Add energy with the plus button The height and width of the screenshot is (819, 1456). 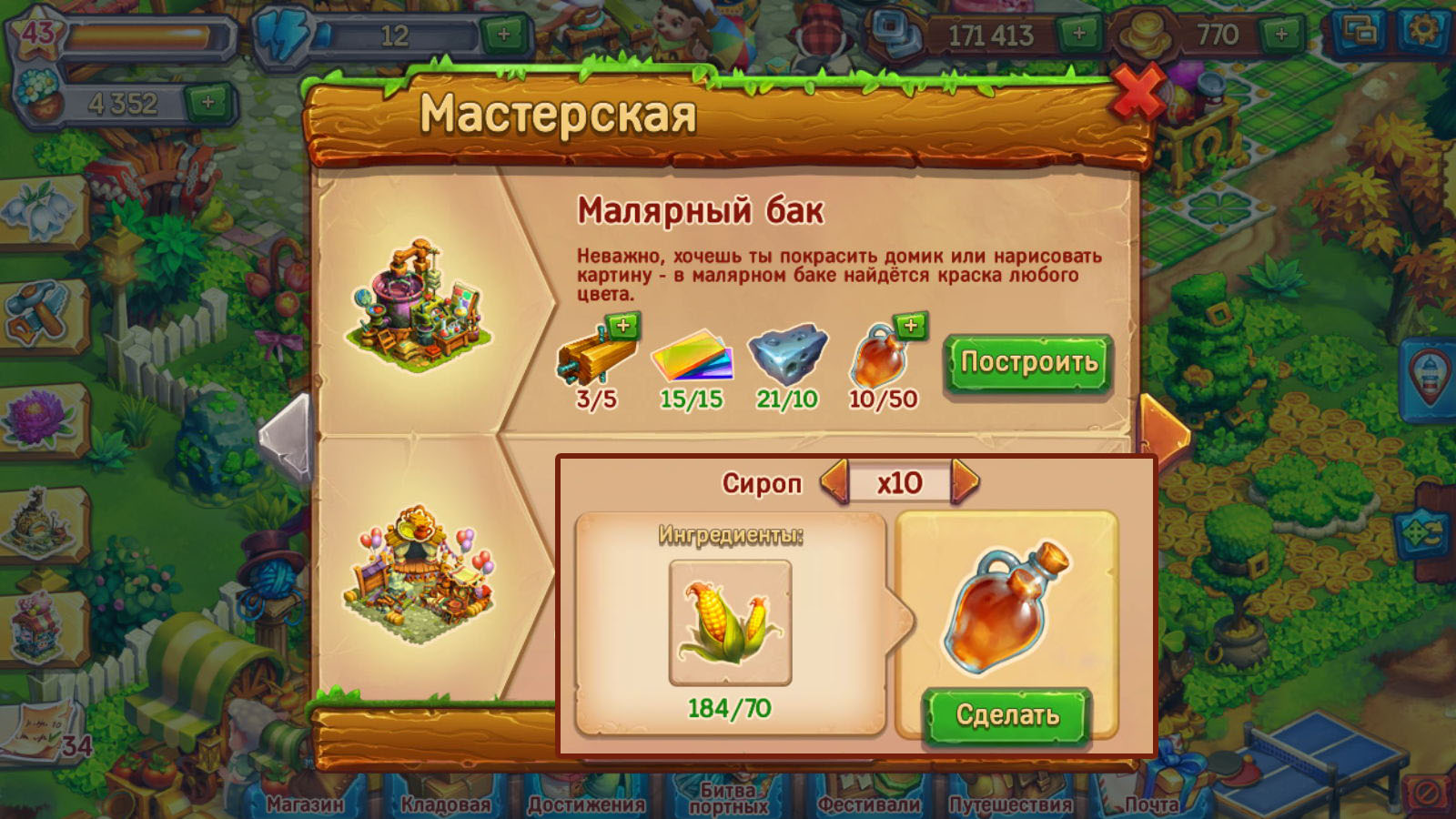tap(503, 35)
